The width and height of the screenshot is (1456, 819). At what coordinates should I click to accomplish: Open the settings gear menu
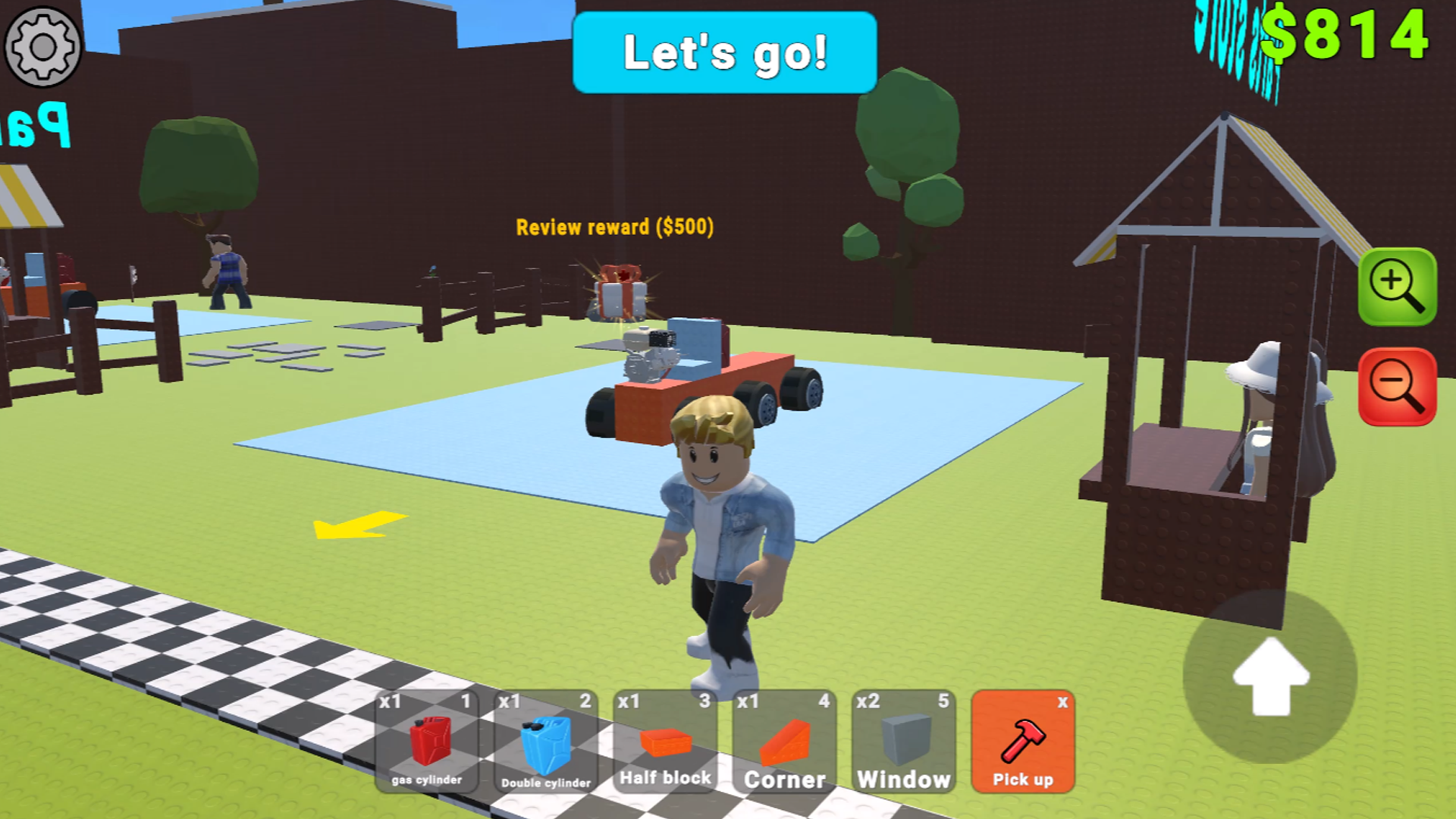tap(43, 47)
